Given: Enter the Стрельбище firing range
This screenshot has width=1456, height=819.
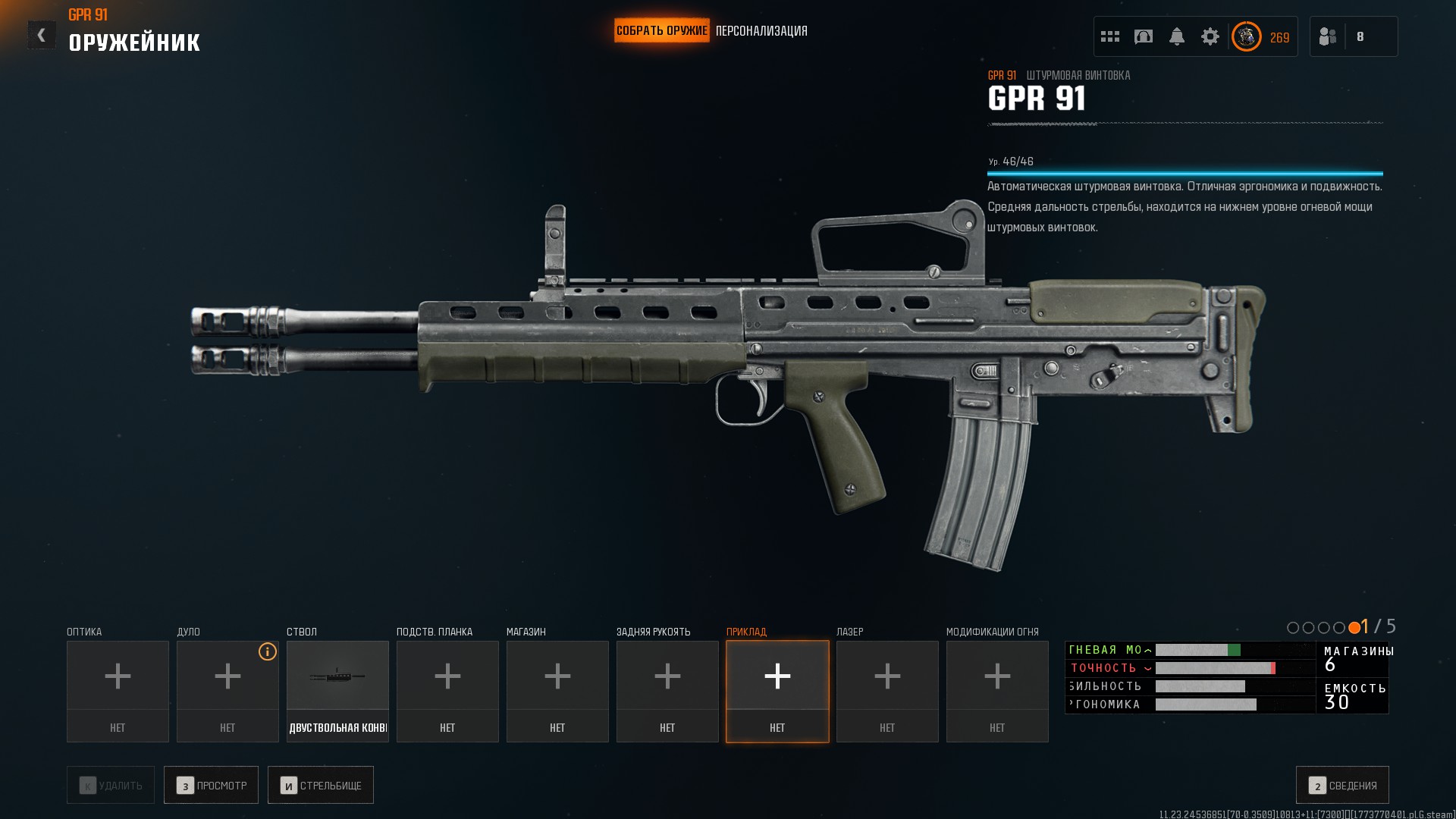Looking at the screenshot, I should [x=320, y=785].
